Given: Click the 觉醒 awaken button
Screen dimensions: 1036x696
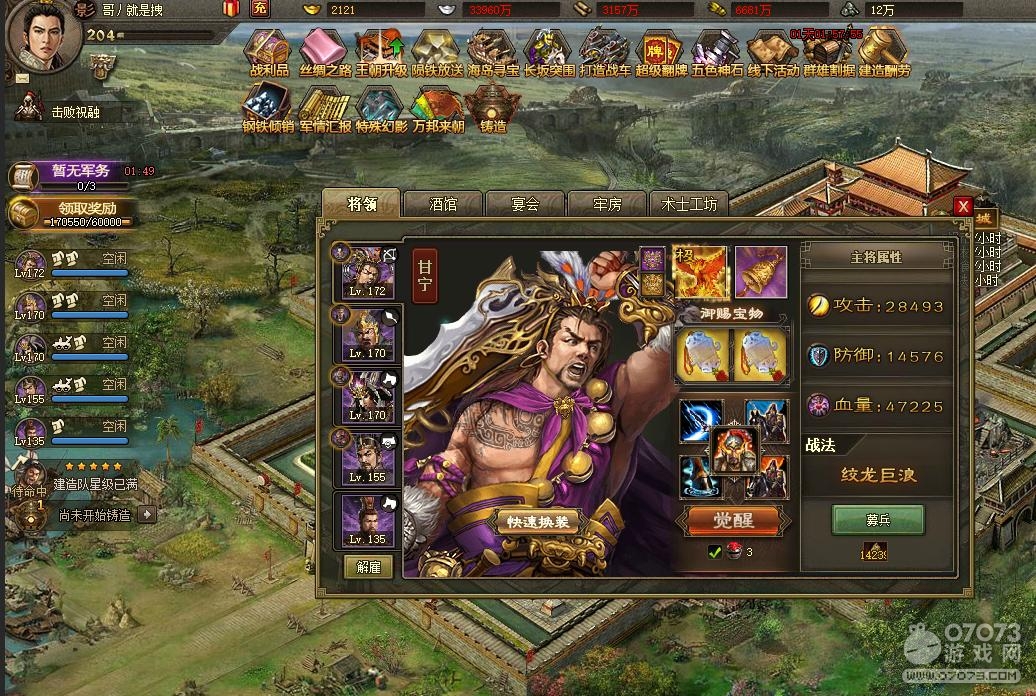Looking at the screenshot, I should 733,520.
